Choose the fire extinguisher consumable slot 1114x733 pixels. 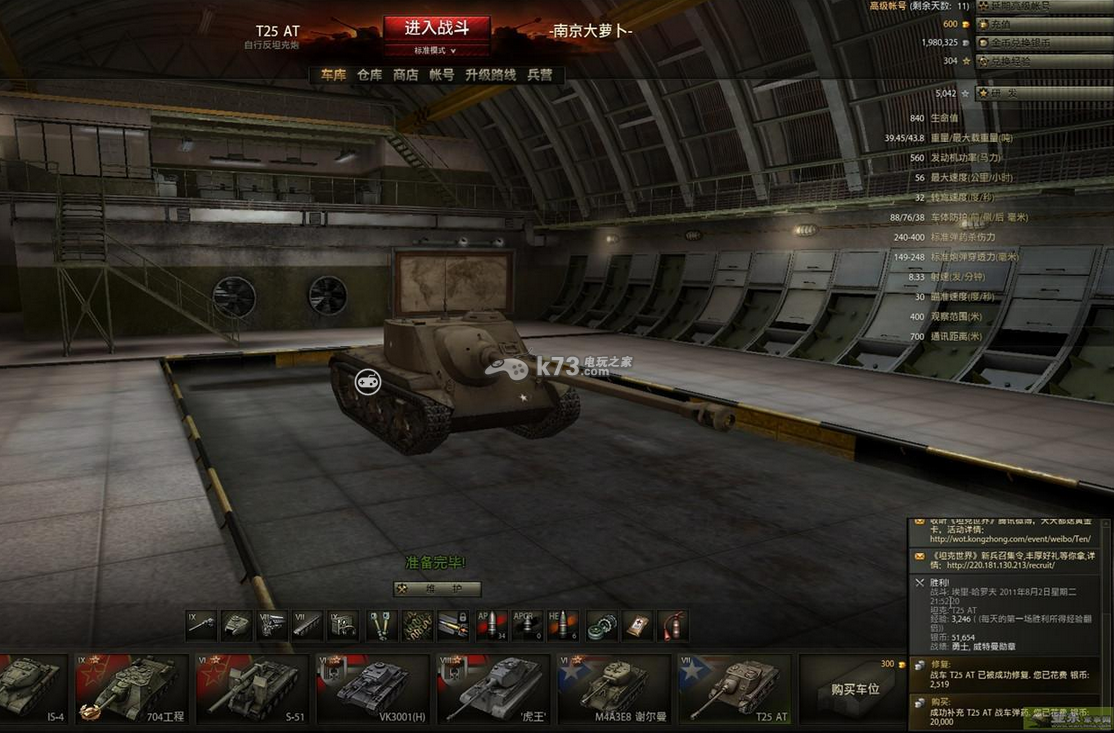coord(674,625)
